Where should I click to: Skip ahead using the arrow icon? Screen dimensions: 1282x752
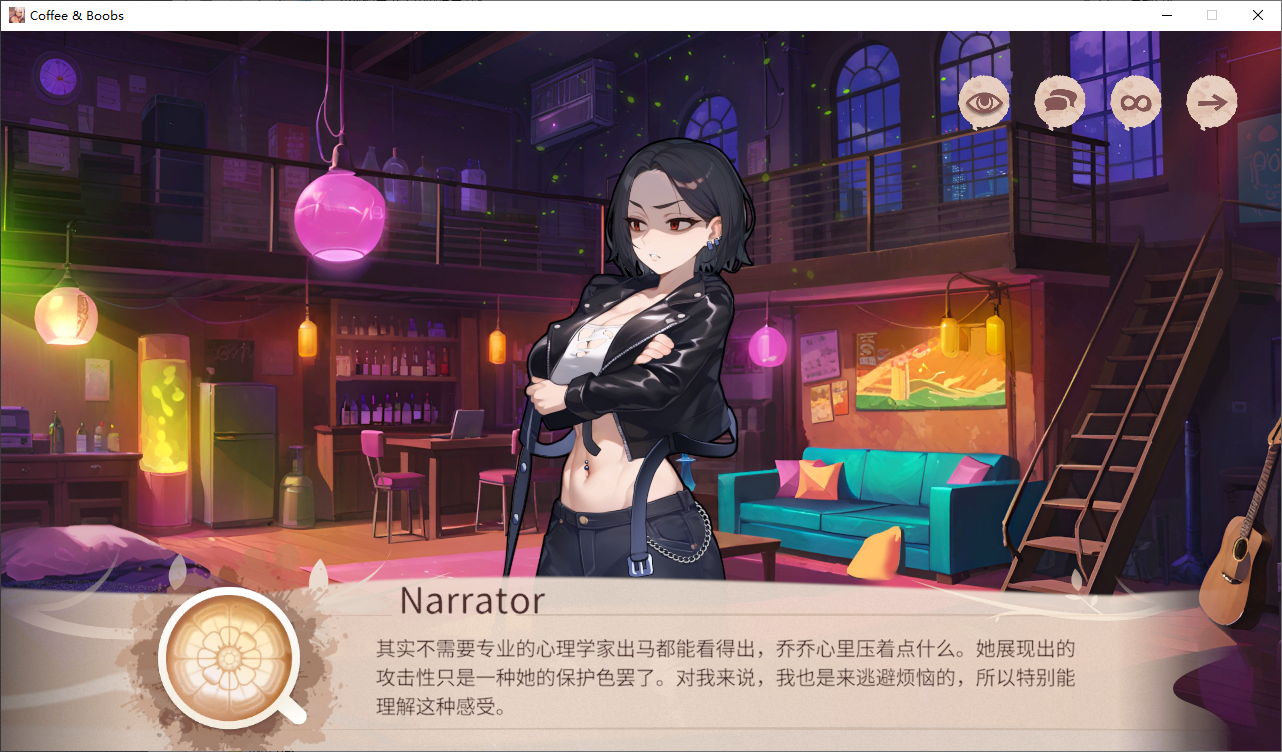(1212, 102)
